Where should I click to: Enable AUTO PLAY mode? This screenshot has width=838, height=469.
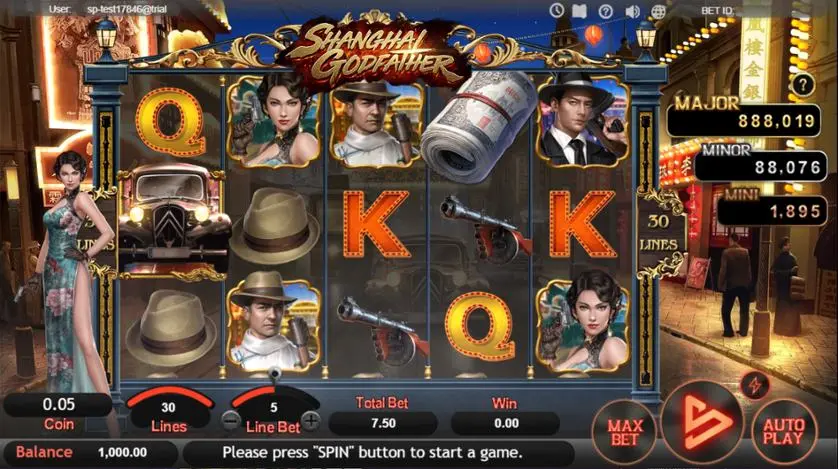click(x=782, y=431)
